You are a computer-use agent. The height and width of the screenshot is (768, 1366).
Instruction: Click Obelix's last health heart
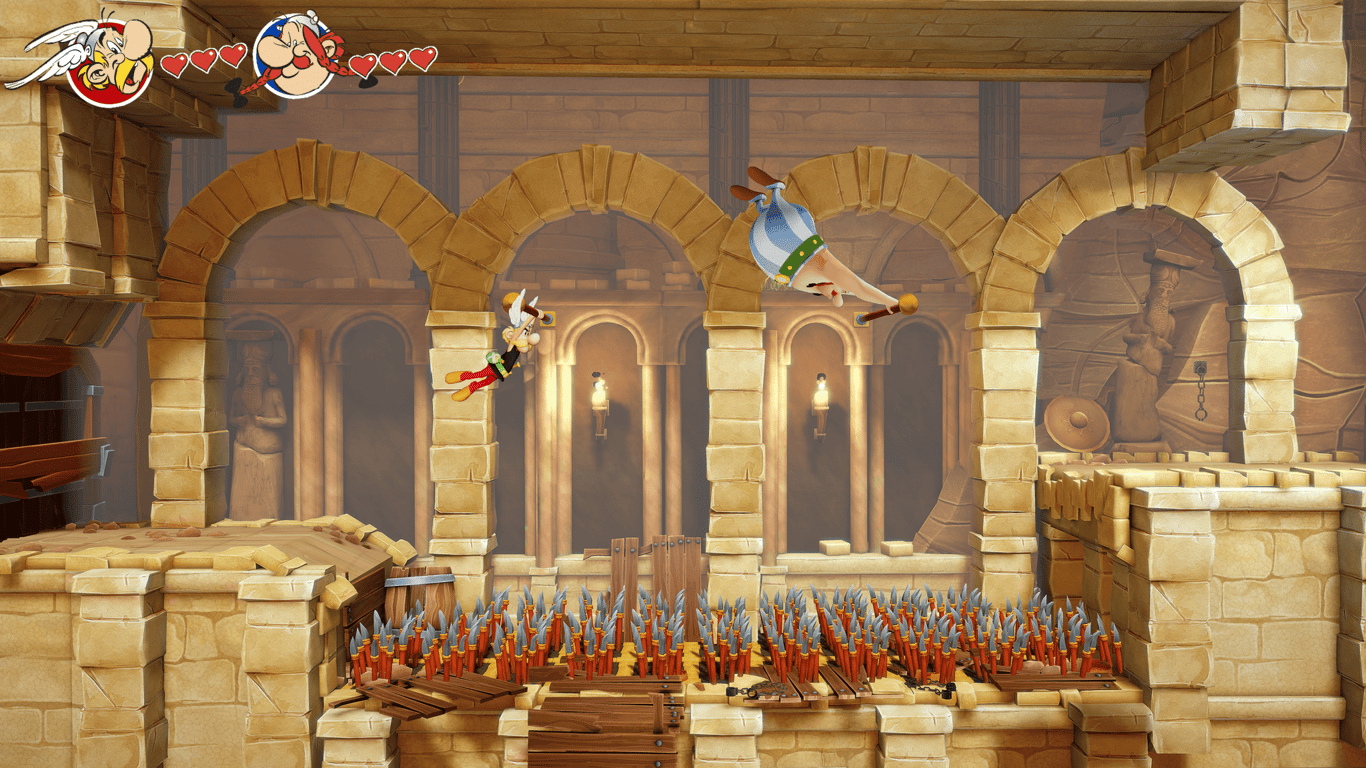coord(425,58)
